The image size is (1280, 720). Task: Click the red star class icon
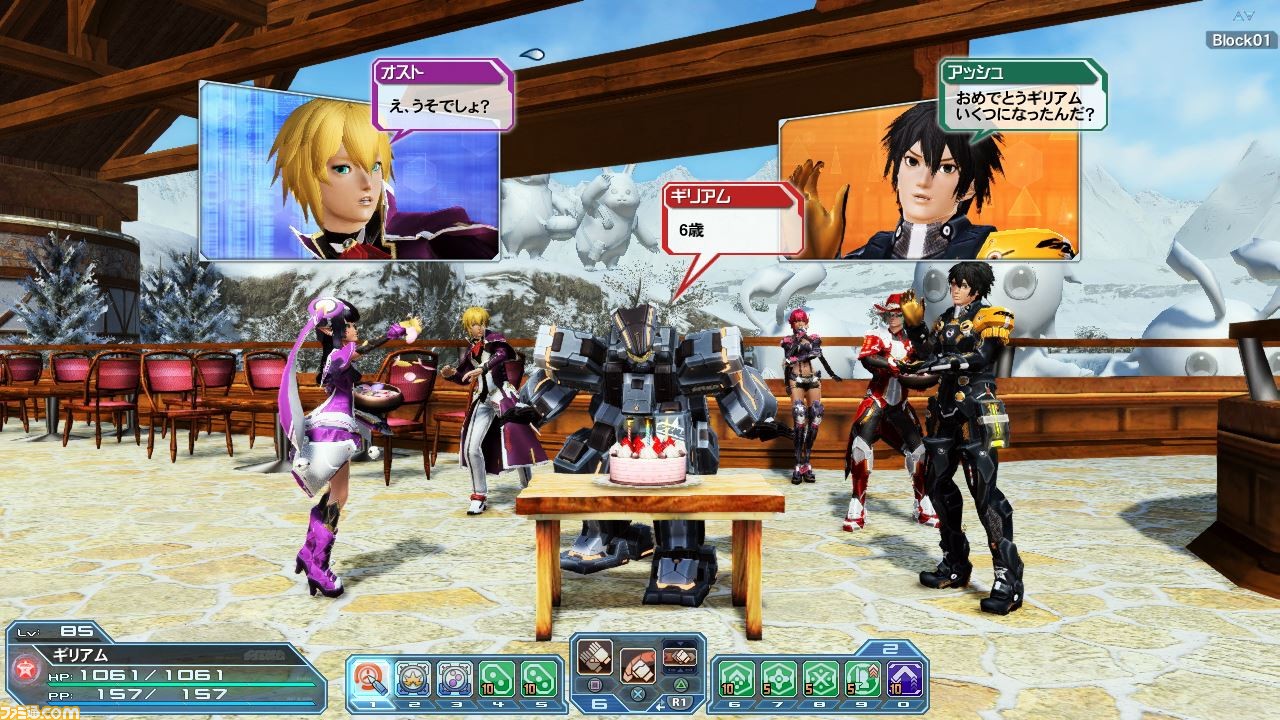pos(21,670)
